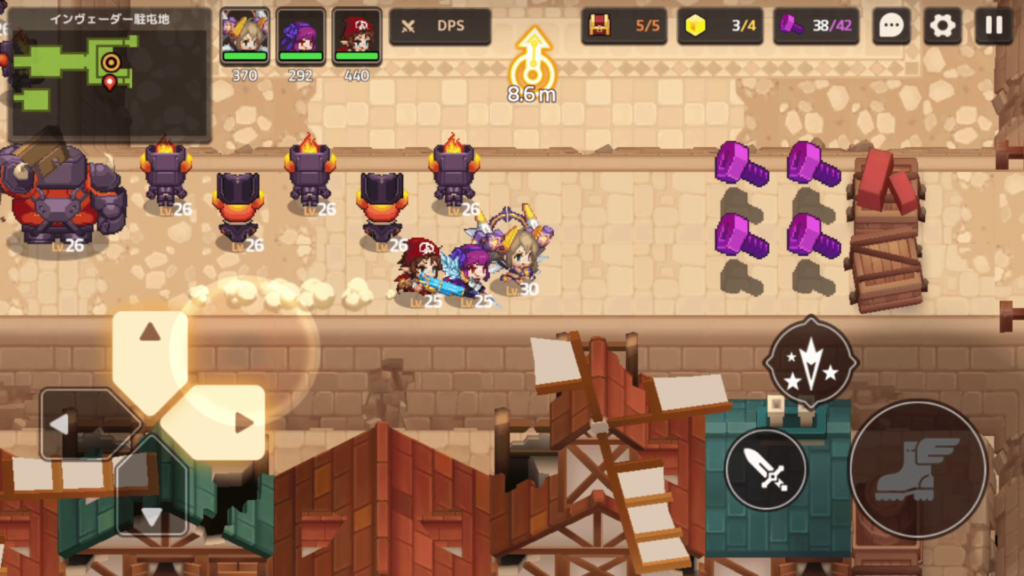Viewport: 1024px width, 576px height.
Task: Tap the winged boot dash button
Action: pos(917,468)
